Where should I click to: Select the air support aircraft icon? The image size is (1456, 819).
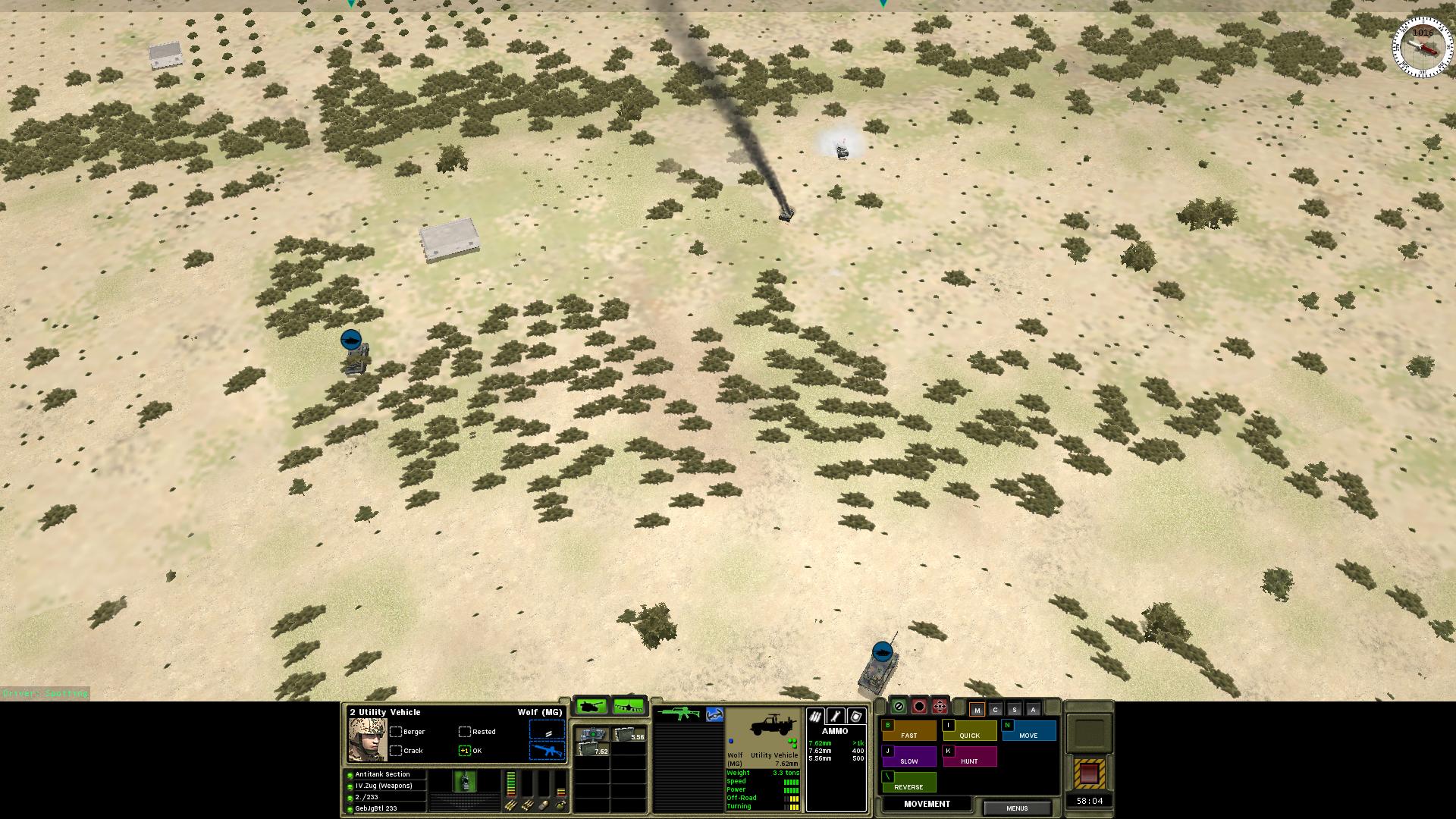pos(628,707)
